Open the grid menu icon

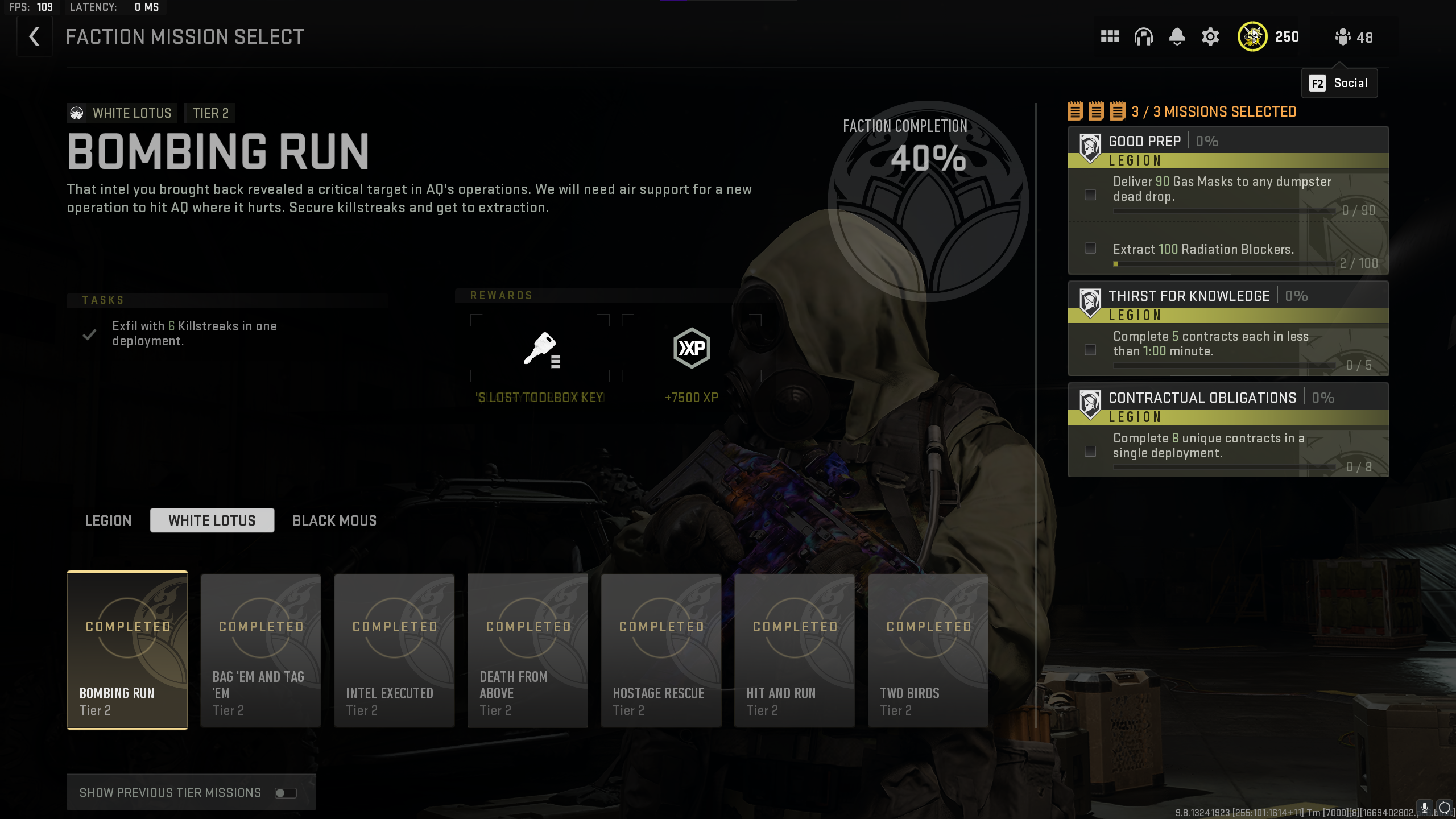click(x=1110, y=37)
